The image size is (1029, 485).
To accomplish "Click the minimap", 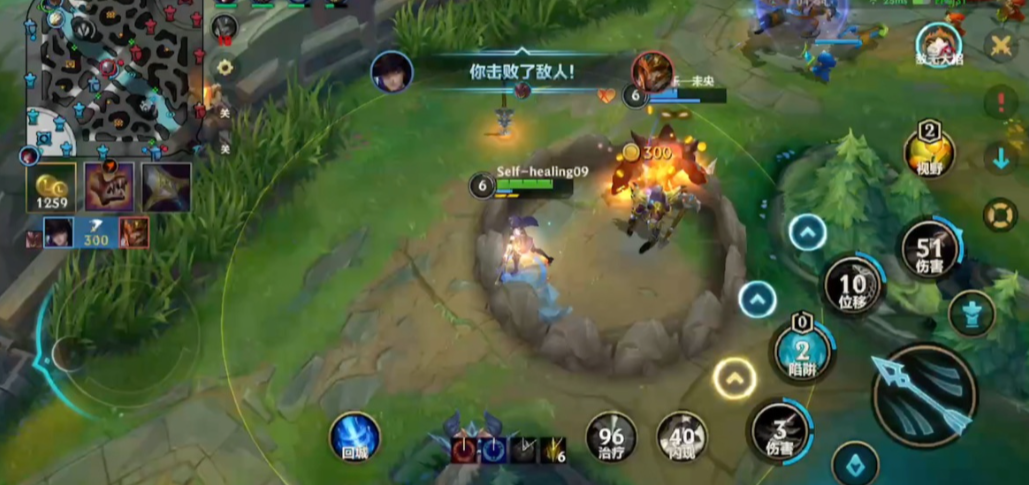I will (110, 75).
